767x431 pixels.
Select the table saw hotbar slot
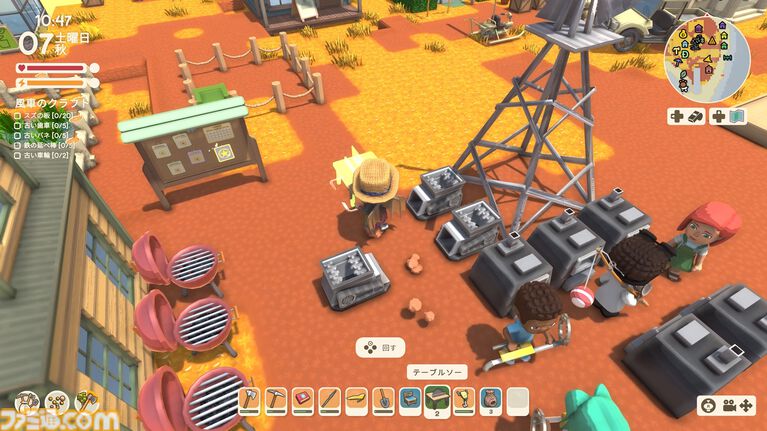[x=436, y=399]
